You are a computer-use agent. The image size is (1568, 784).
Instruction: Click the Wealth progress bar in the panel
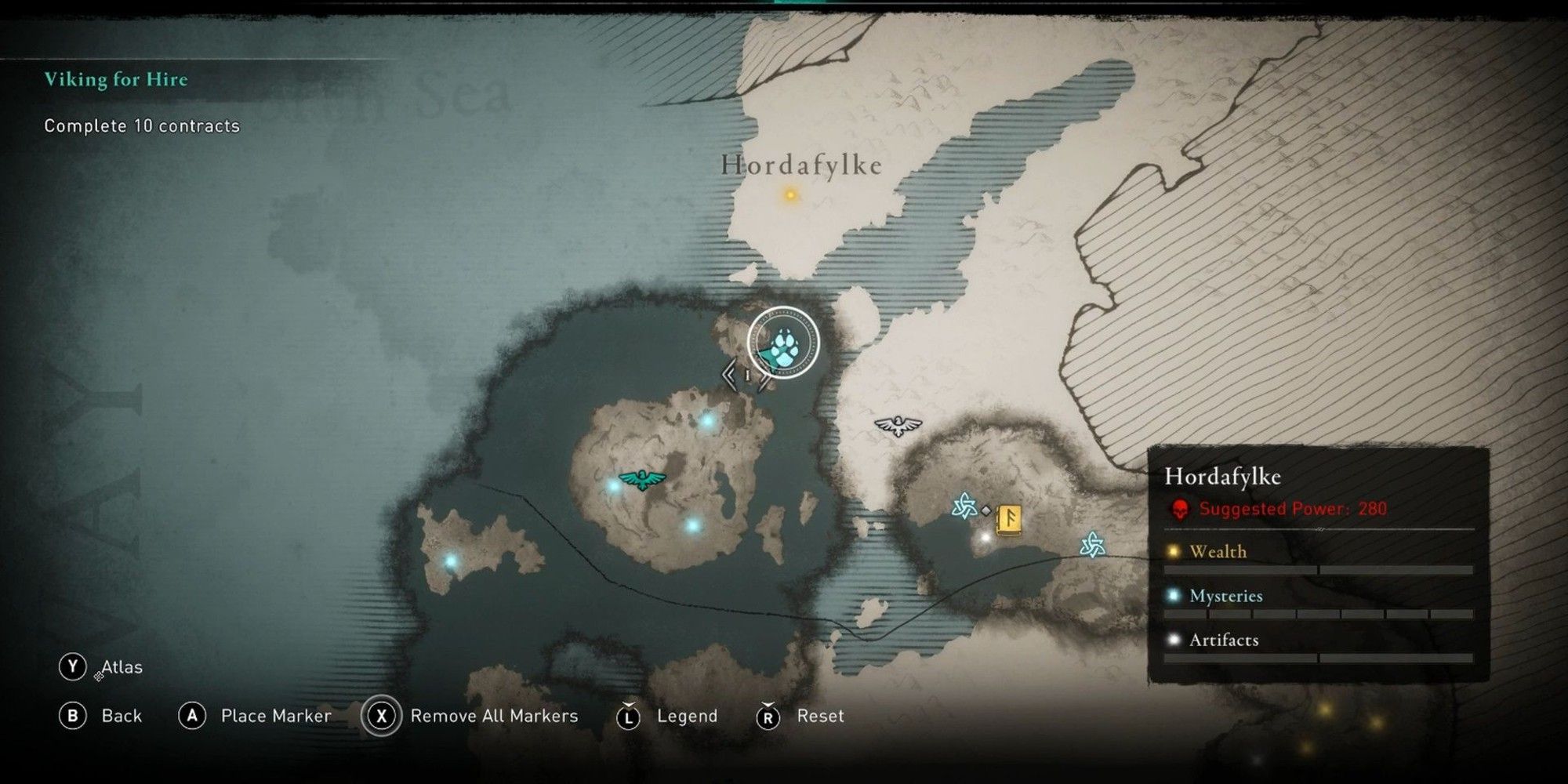coord(1317,568)
